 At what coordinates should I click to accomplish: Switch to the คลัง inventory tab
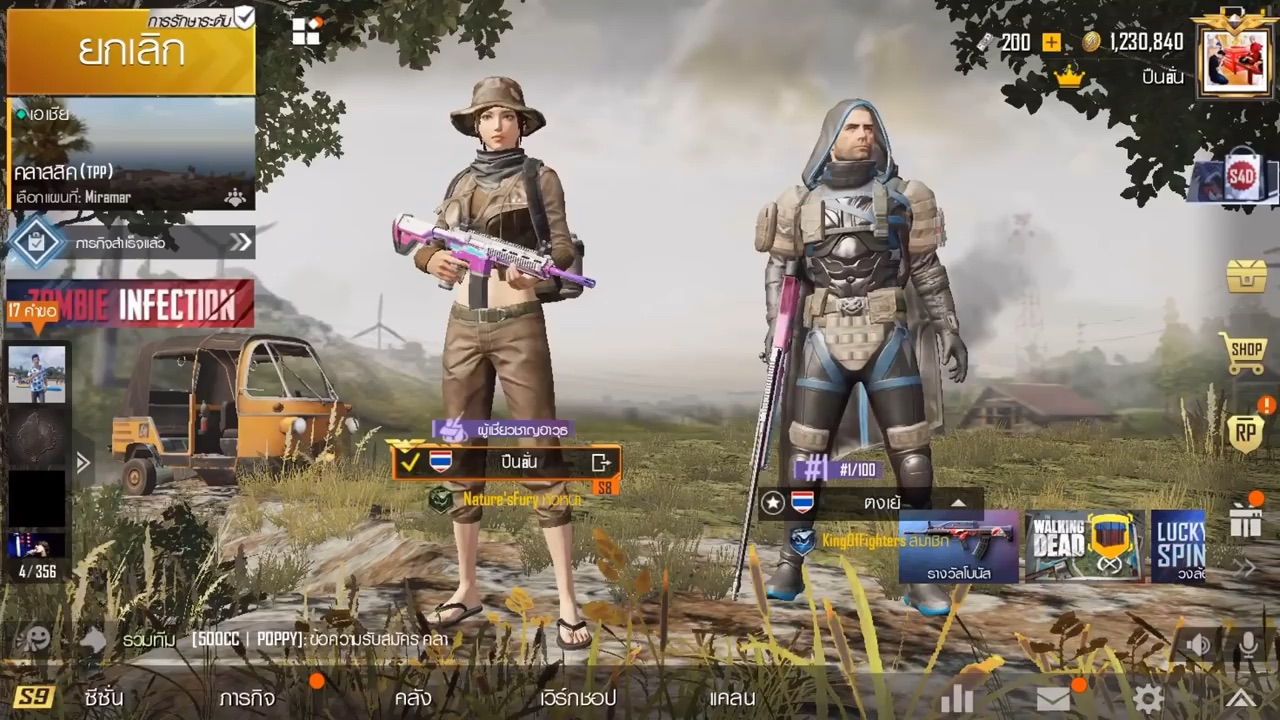coord(413,698)
